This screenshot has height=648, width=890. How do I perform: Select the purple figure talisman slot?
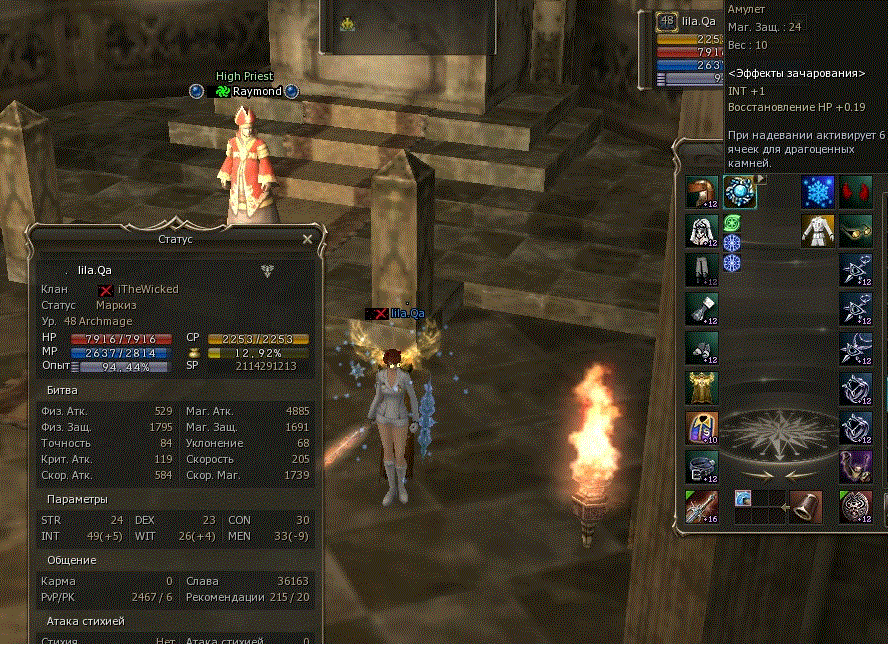[855, 466]
